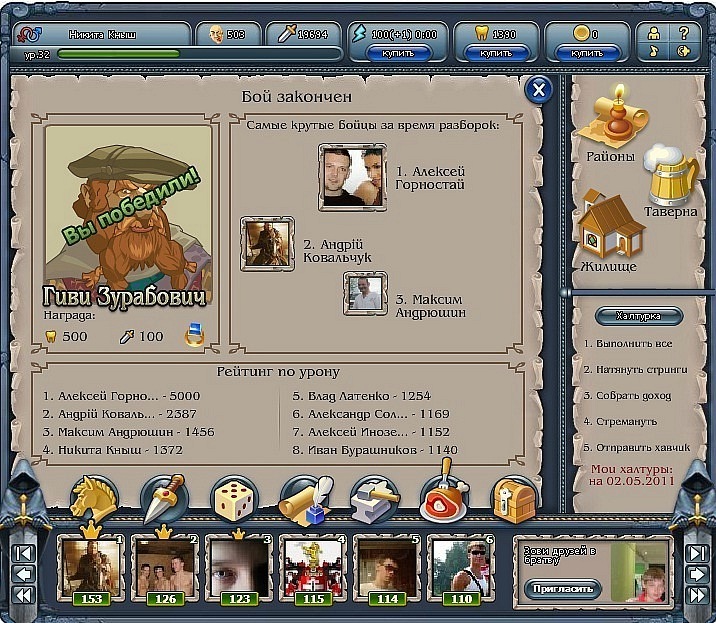Open the treasure chest toolbar icon
The image size is (716, 623).
pos(513,498)
